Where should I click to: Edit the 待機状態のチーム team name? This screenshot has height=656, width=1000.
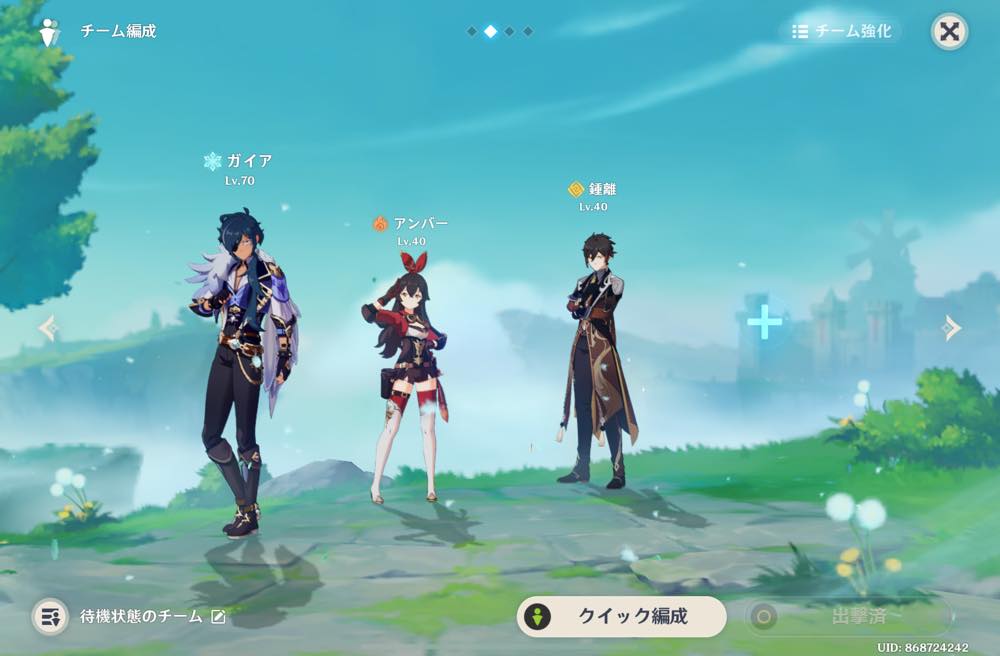219,617
